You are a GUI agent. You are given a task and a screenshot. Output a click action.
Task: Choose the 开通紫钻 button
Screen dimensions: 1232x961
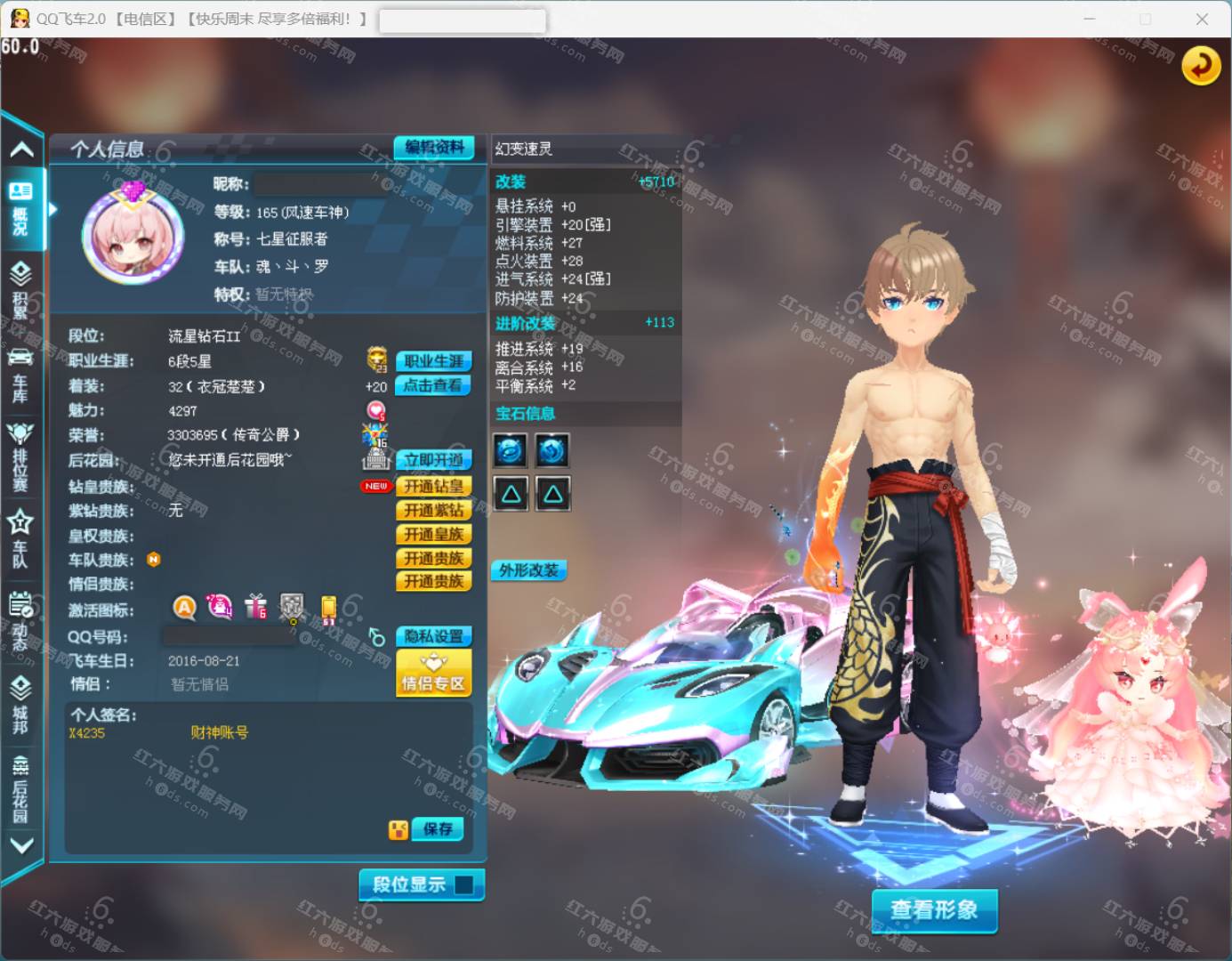tap(433, 510)
